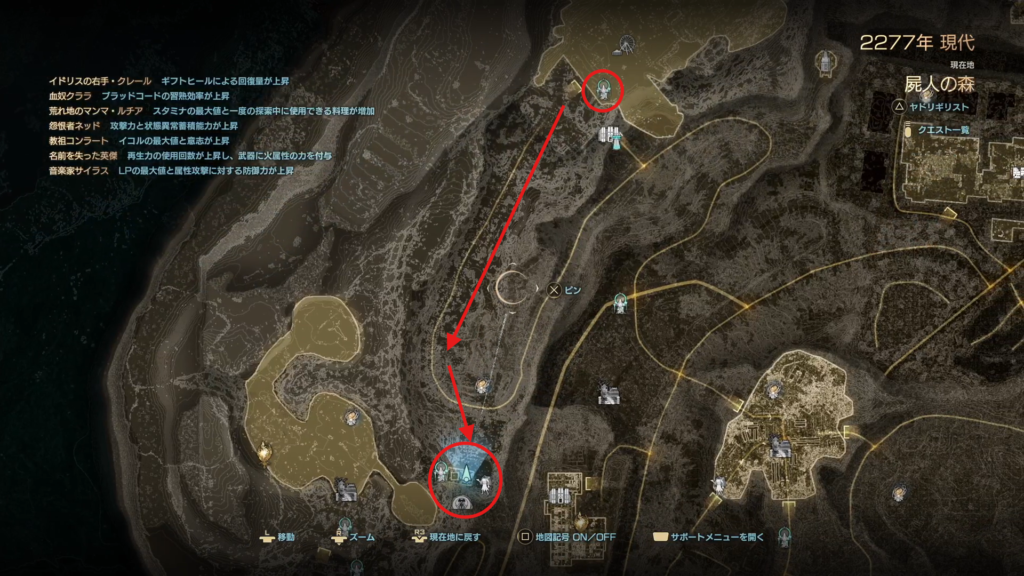
Task: Select the Ferris wheel map marker
Action: 626,43
